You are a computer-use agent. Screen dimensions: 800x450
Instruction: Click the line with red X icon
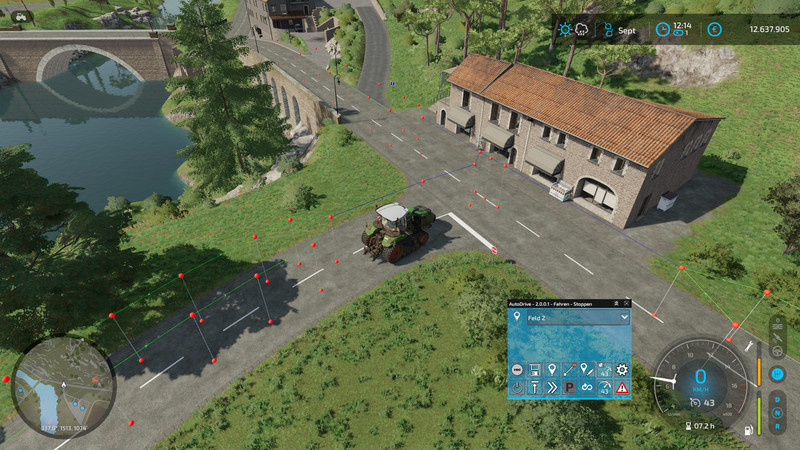(x=570, y=370)
